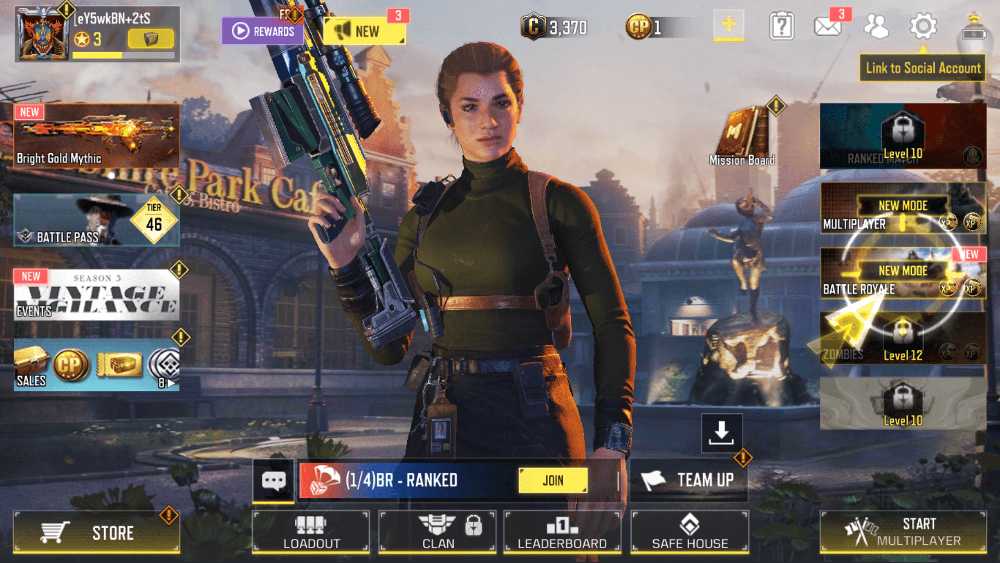Open the Battle Pass banner

(96, 220)
